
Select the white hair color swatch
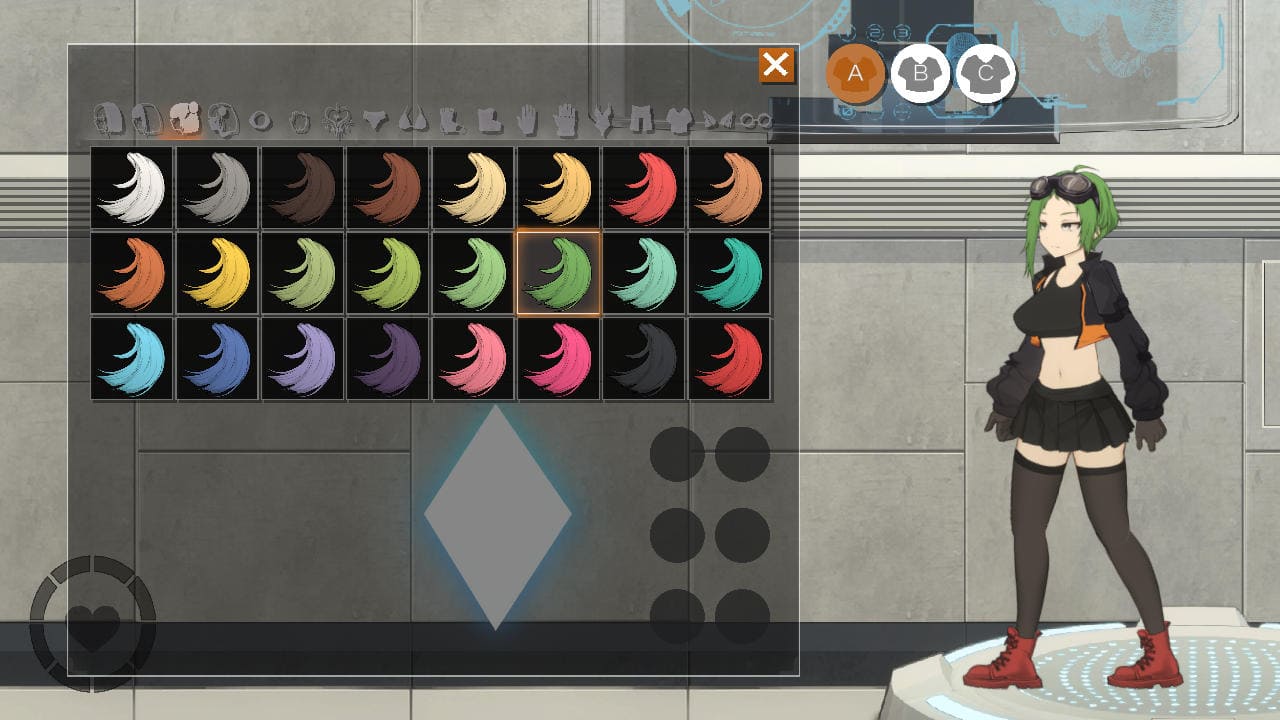coord(132,188)
